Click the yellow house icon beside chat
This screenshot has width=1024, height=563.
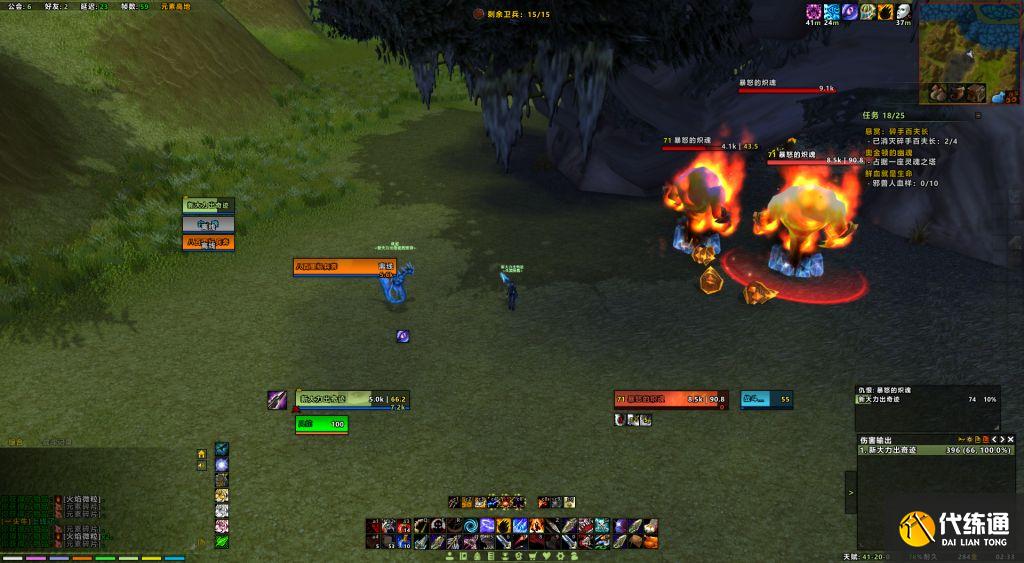click(202, 453)
